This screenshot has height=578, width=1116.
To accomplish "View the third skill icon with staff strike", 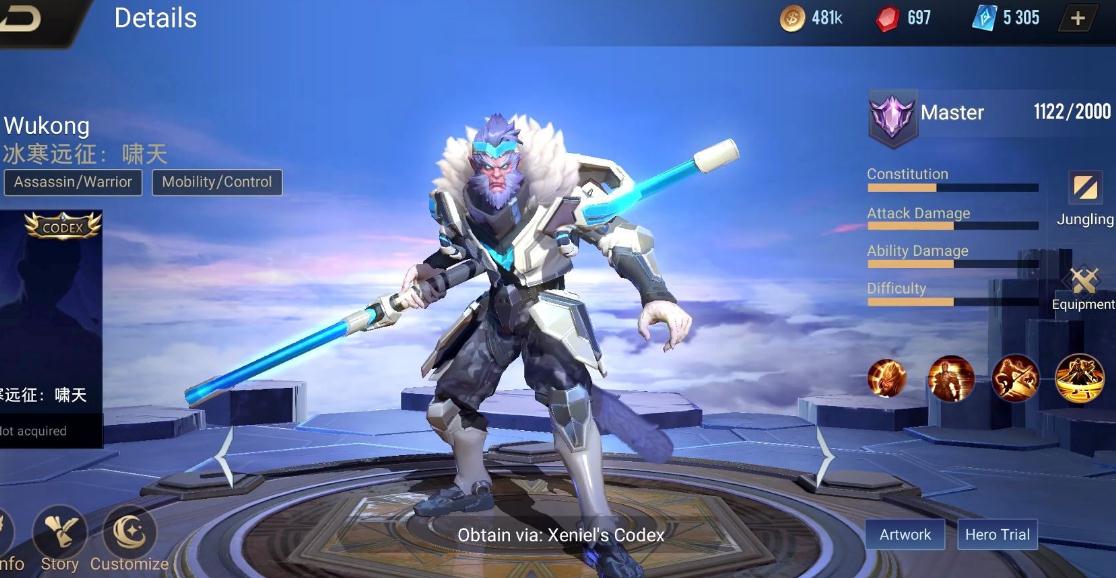I will [x=1015, y=379].
